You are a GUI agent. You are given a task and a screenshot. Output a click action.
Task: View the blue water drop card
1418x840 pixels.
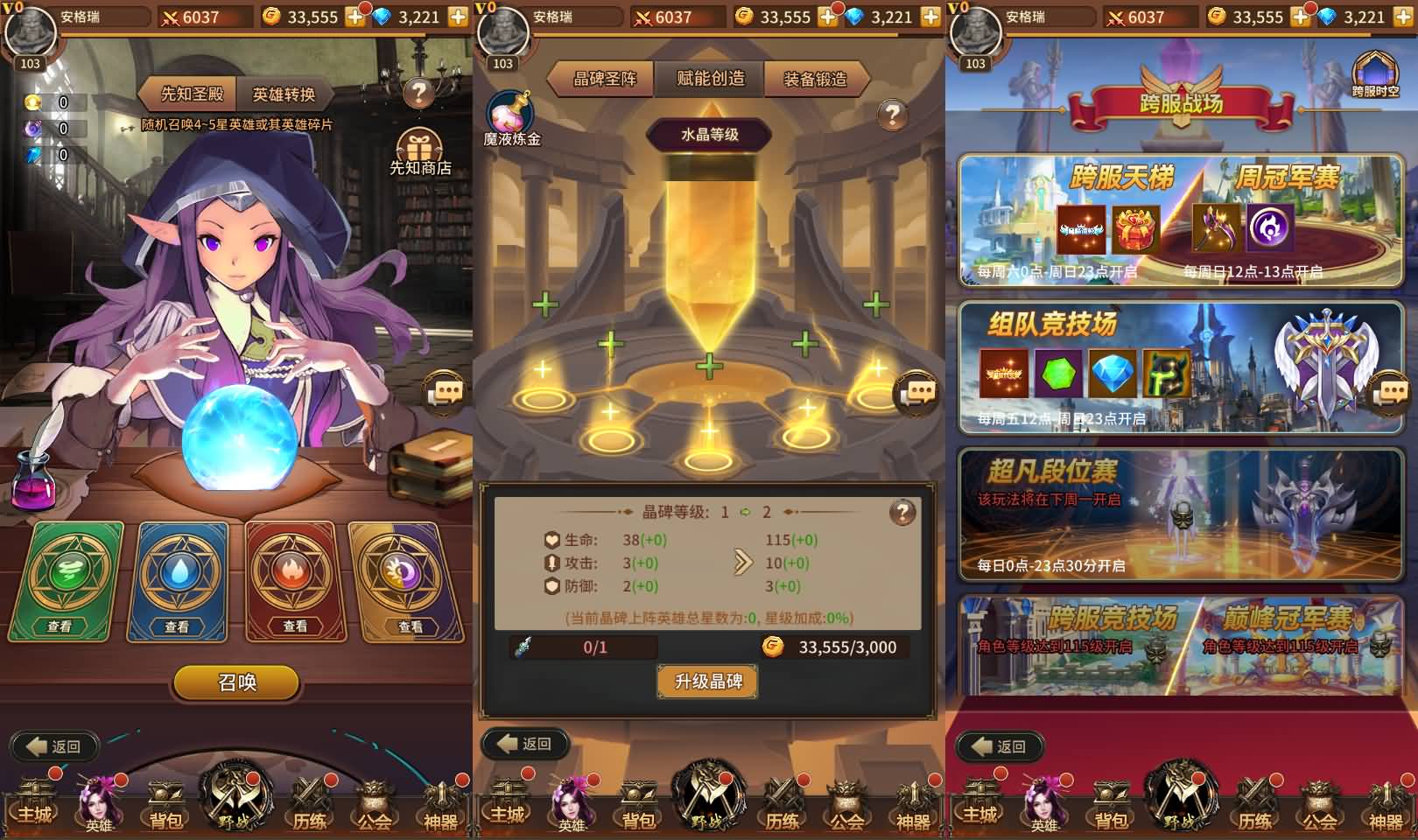(179, 581)
